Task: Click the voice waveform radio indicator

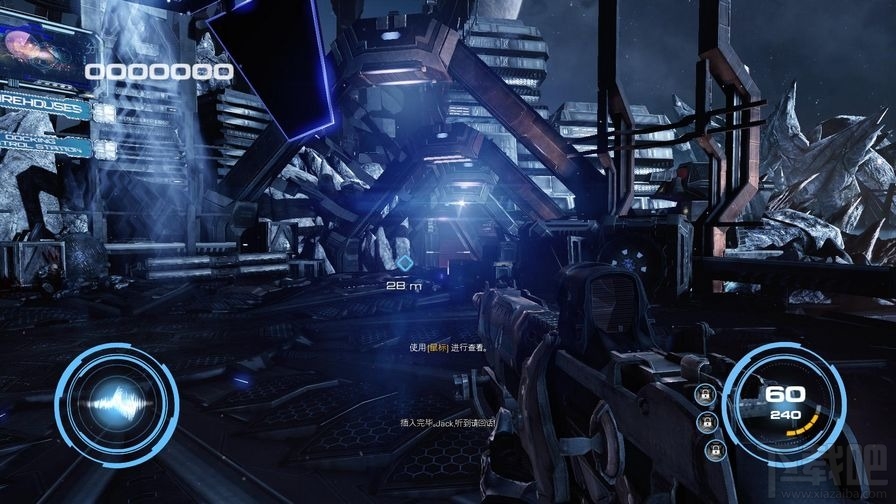Action: pyautogui.click(x=116, y=402)
